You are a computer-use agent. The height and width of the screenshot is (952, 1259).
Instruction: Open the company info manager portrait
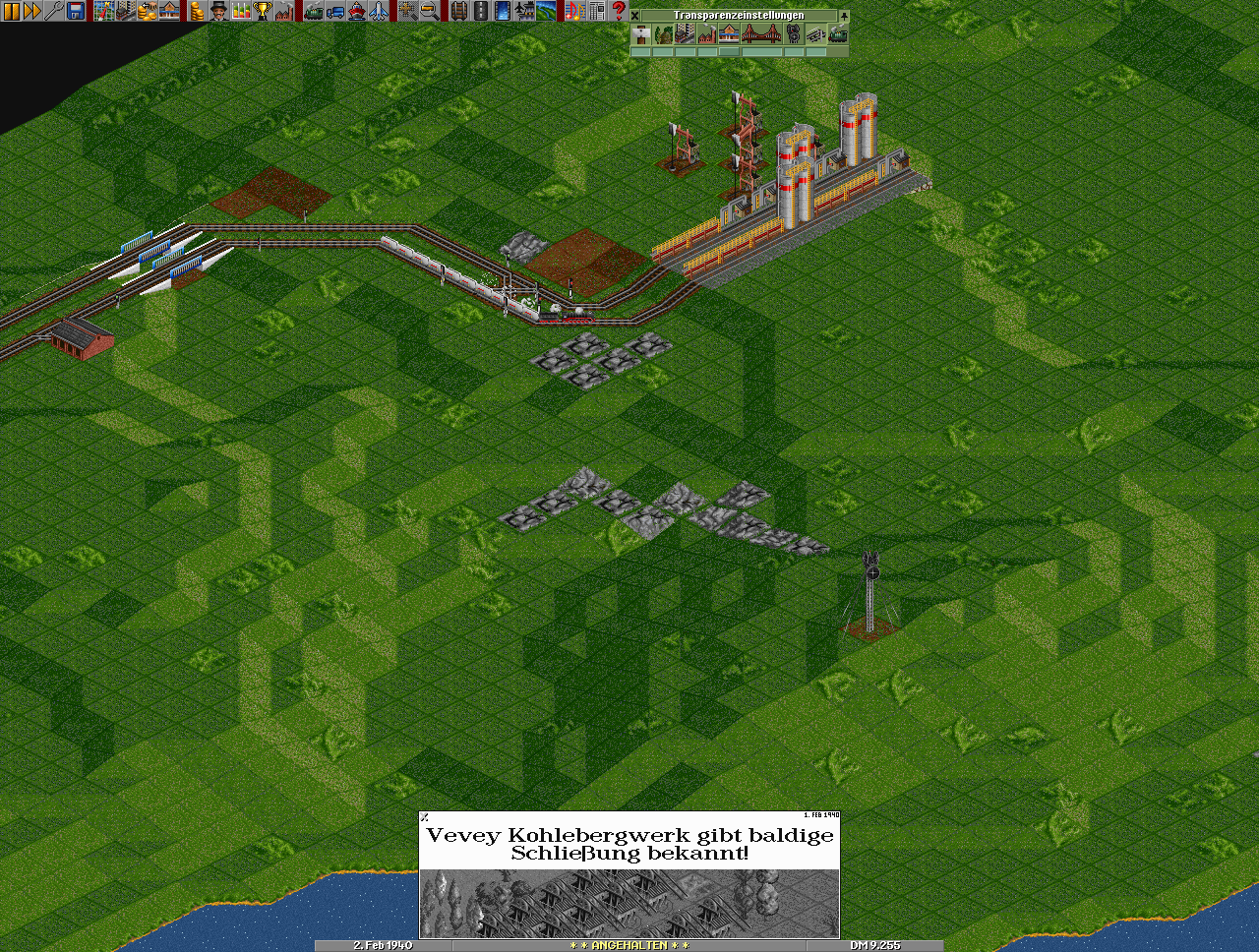tap(217, 11)
